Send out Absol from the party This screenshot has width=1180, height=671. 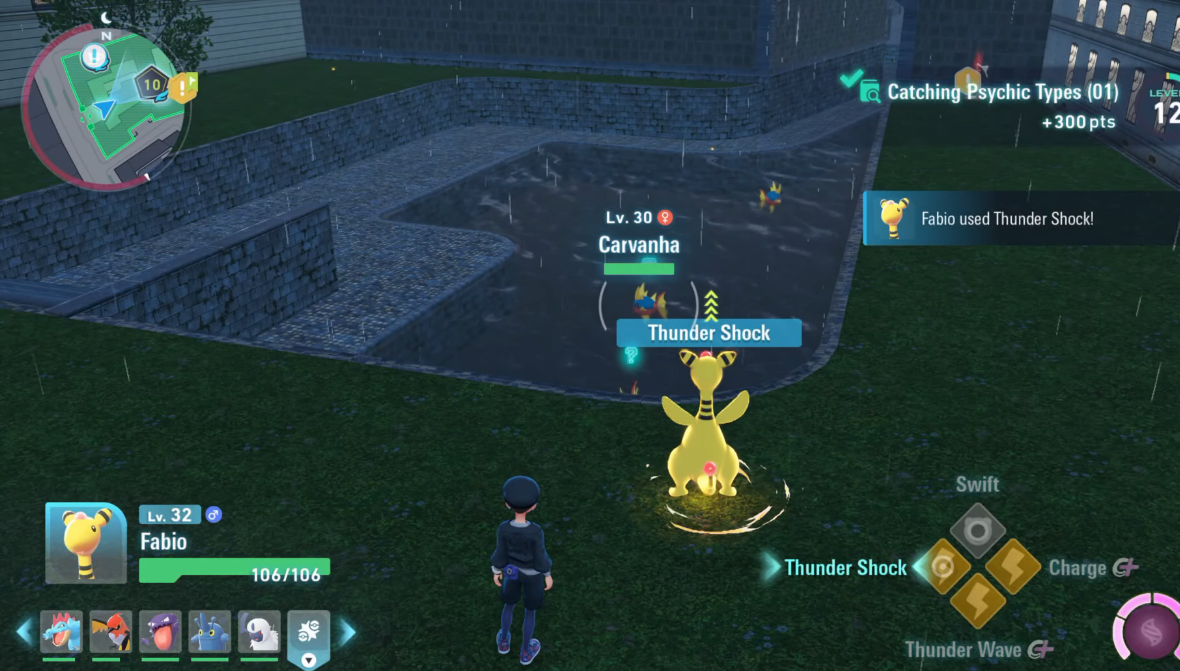(259, 632)
